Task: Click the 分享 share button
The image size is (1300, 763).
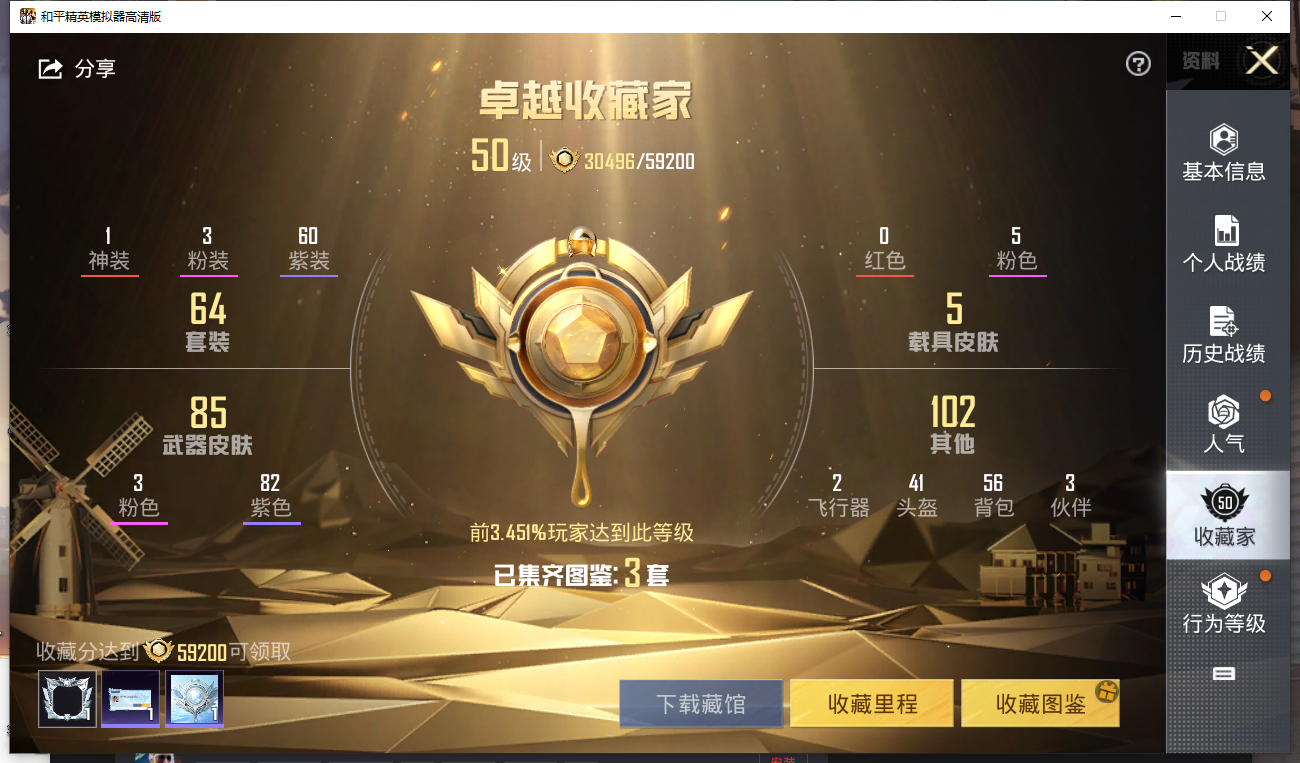Action: click(x=77, y=68)
